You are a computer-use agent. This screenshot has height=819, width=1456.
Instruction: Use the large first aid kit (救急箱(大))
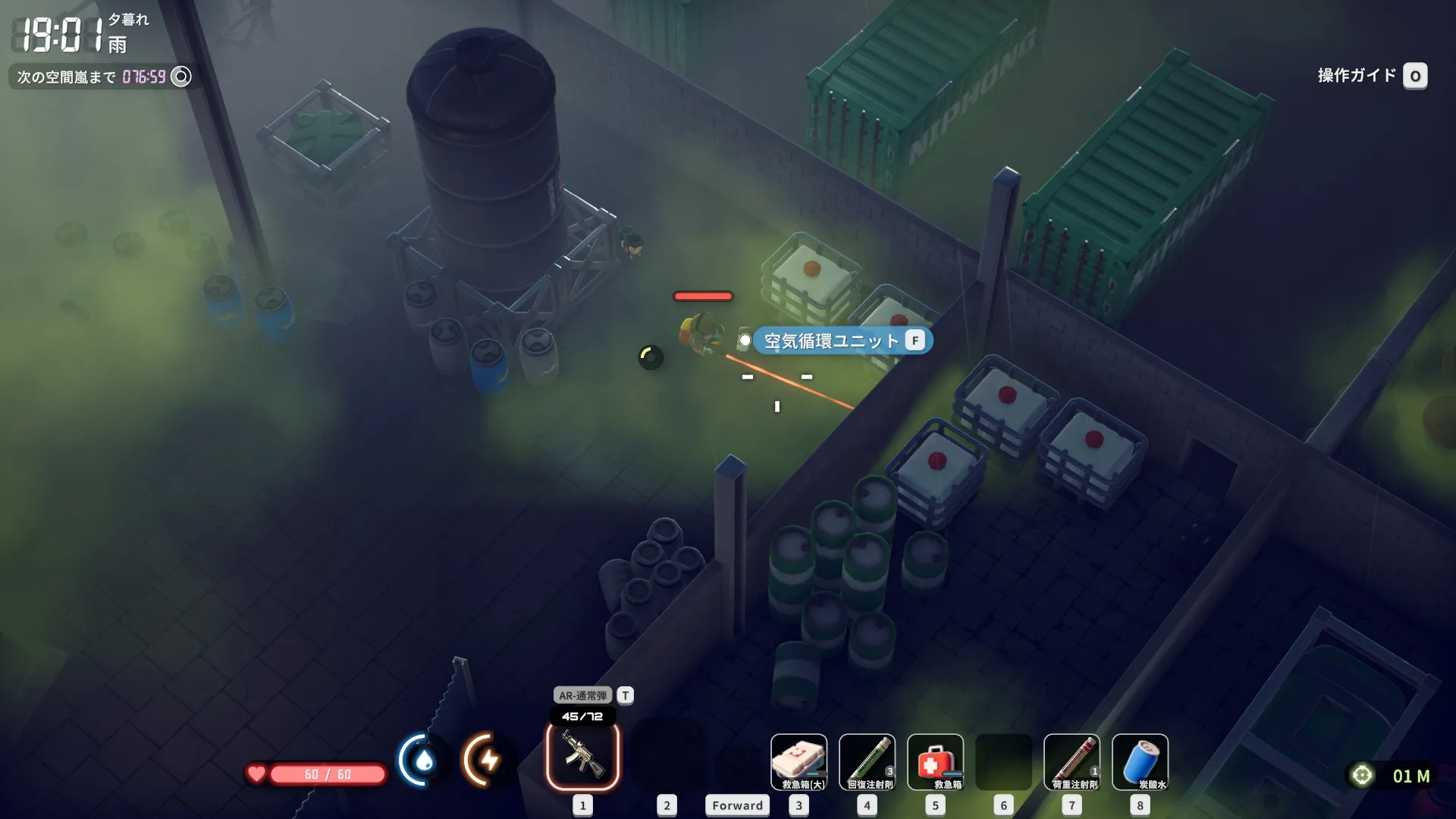tap(799, 762)
